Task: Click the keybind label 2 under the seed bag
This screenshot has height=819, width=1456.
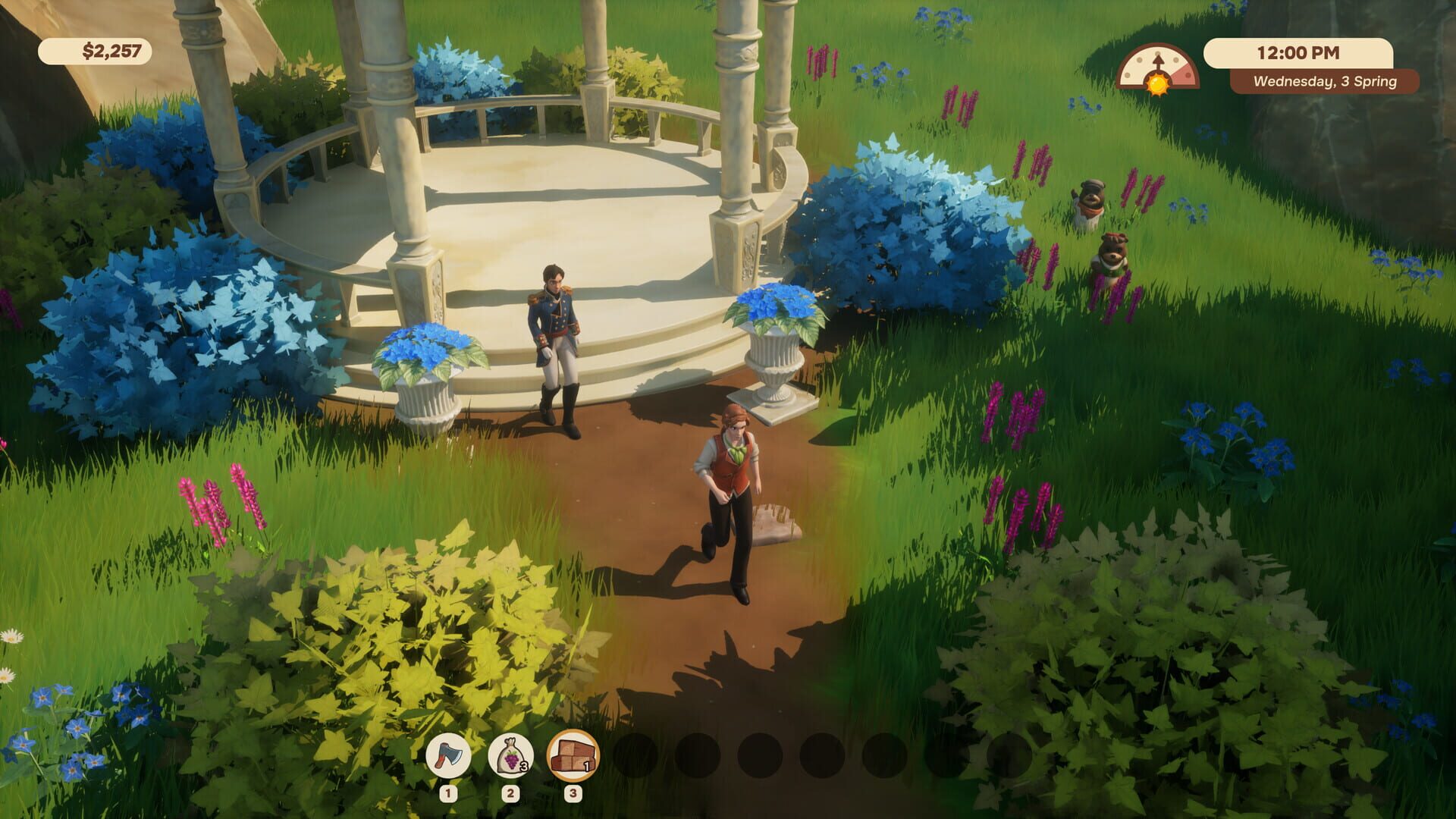Action: tap(510, 792)
